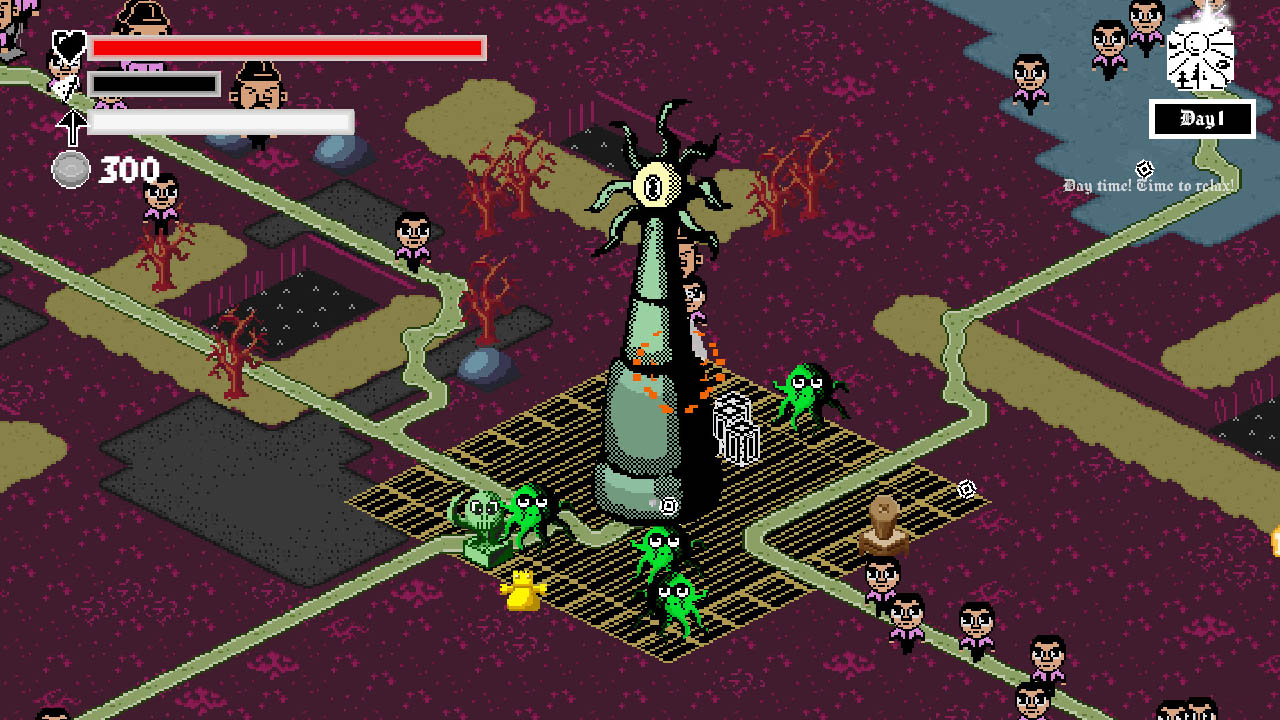Click the shining sun daytime icon

[x=1199, y=55]
